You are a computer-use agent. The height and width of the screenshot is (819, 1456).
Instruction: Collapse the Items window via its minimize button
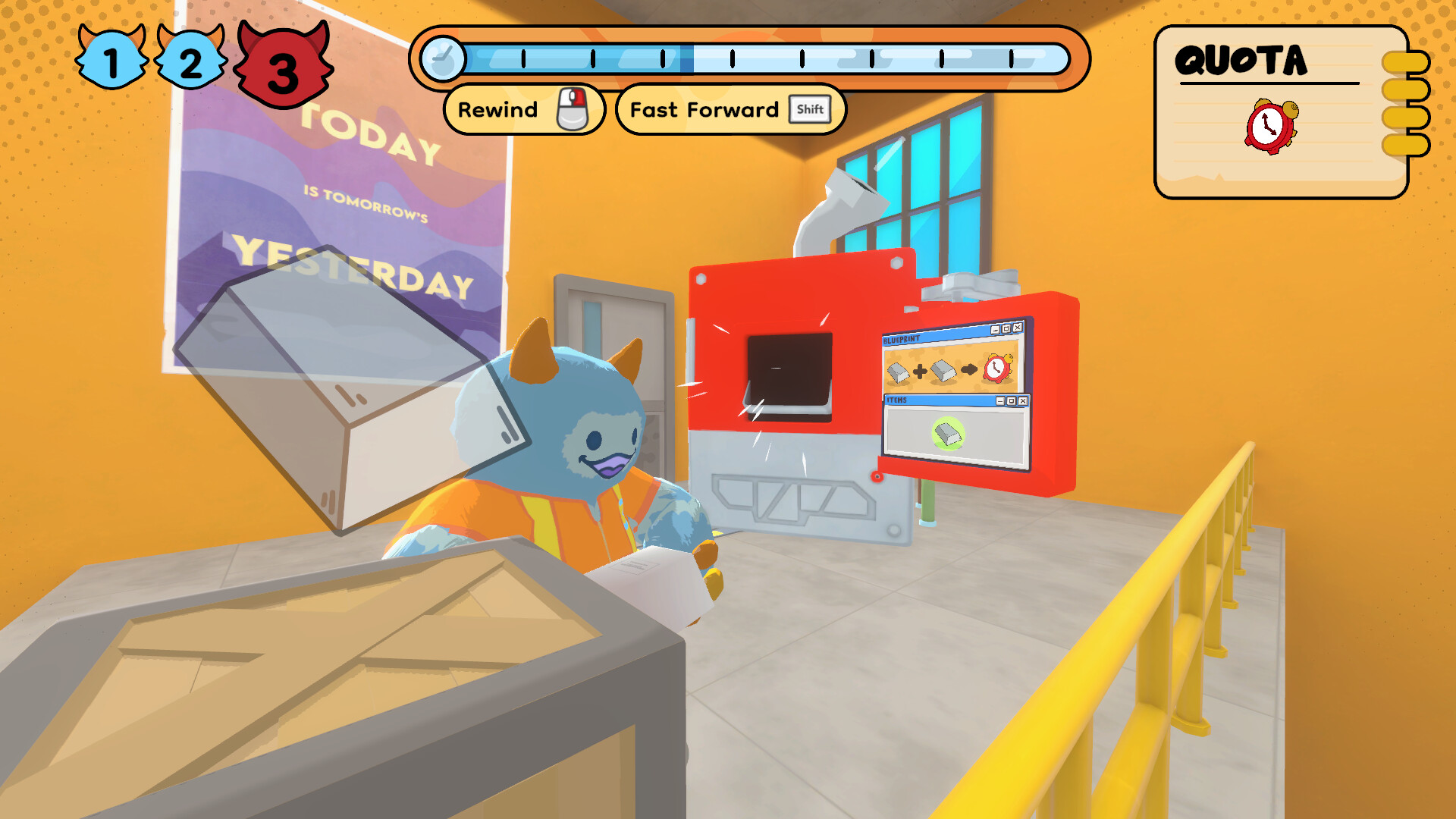(1000, 401)
